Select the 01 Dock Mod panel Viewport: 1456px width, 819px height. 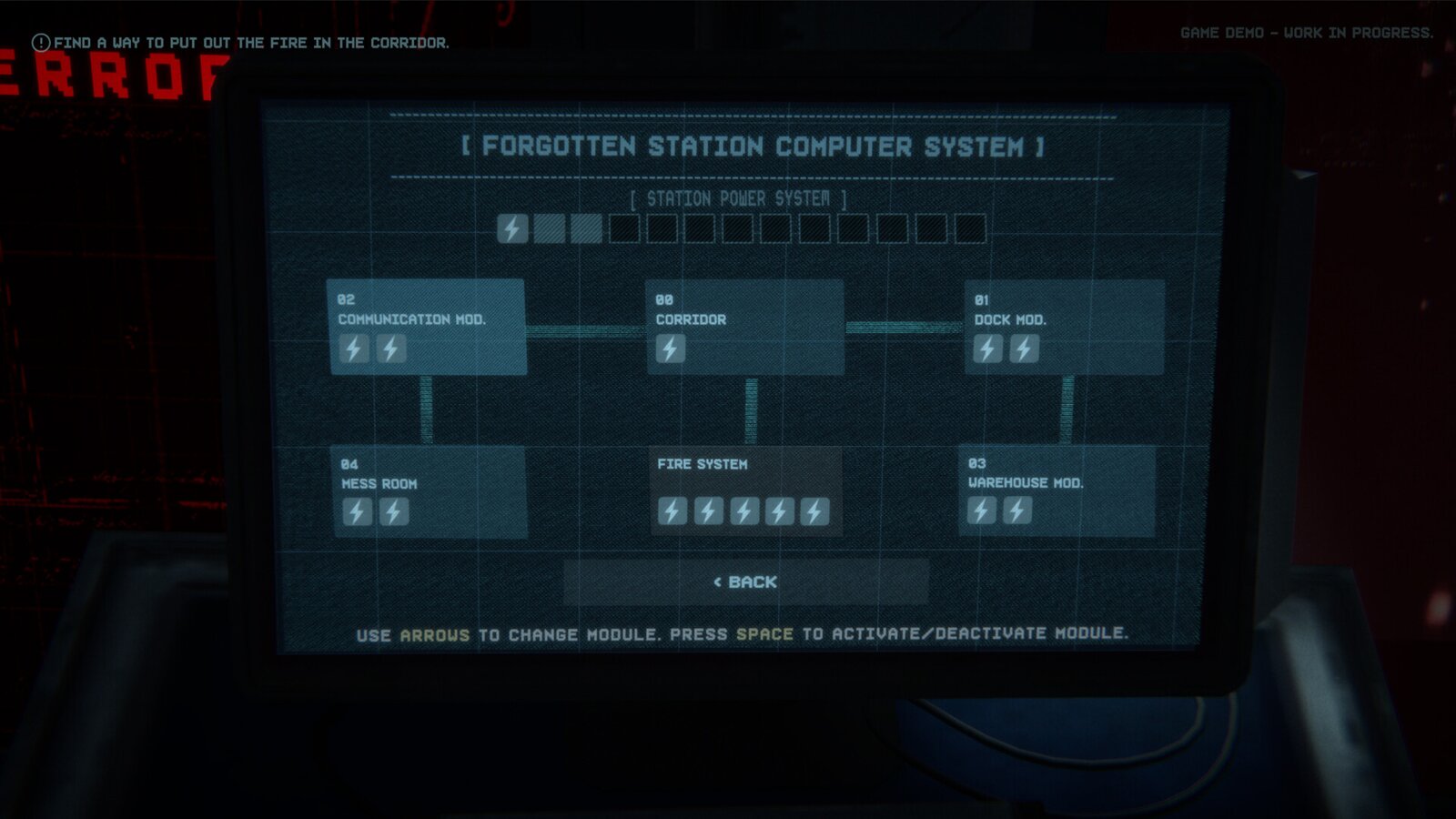[x=1065, y=328]
